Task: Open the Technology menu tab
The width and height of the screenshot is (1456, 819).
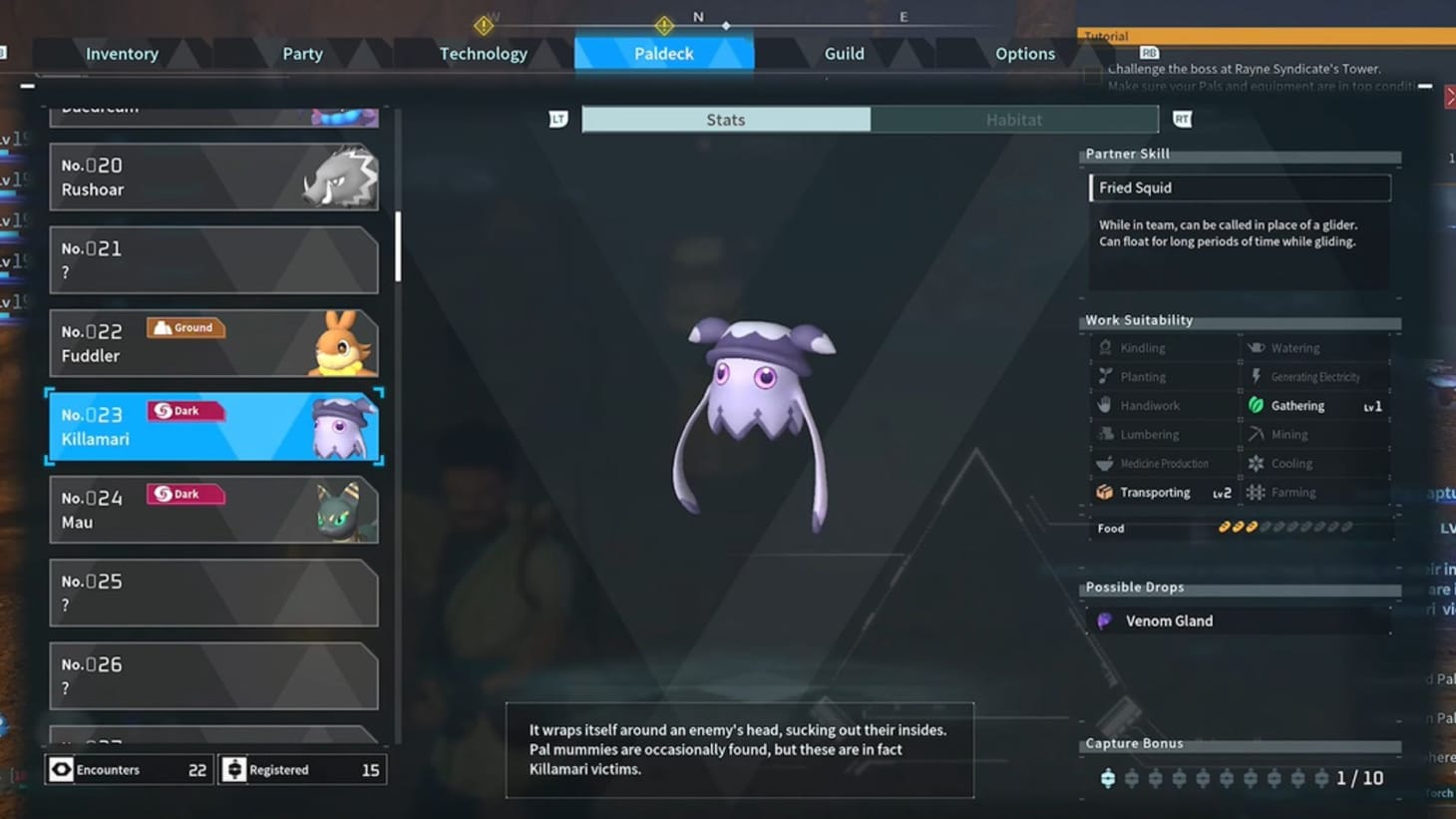Action: click(x=484, y=53)
